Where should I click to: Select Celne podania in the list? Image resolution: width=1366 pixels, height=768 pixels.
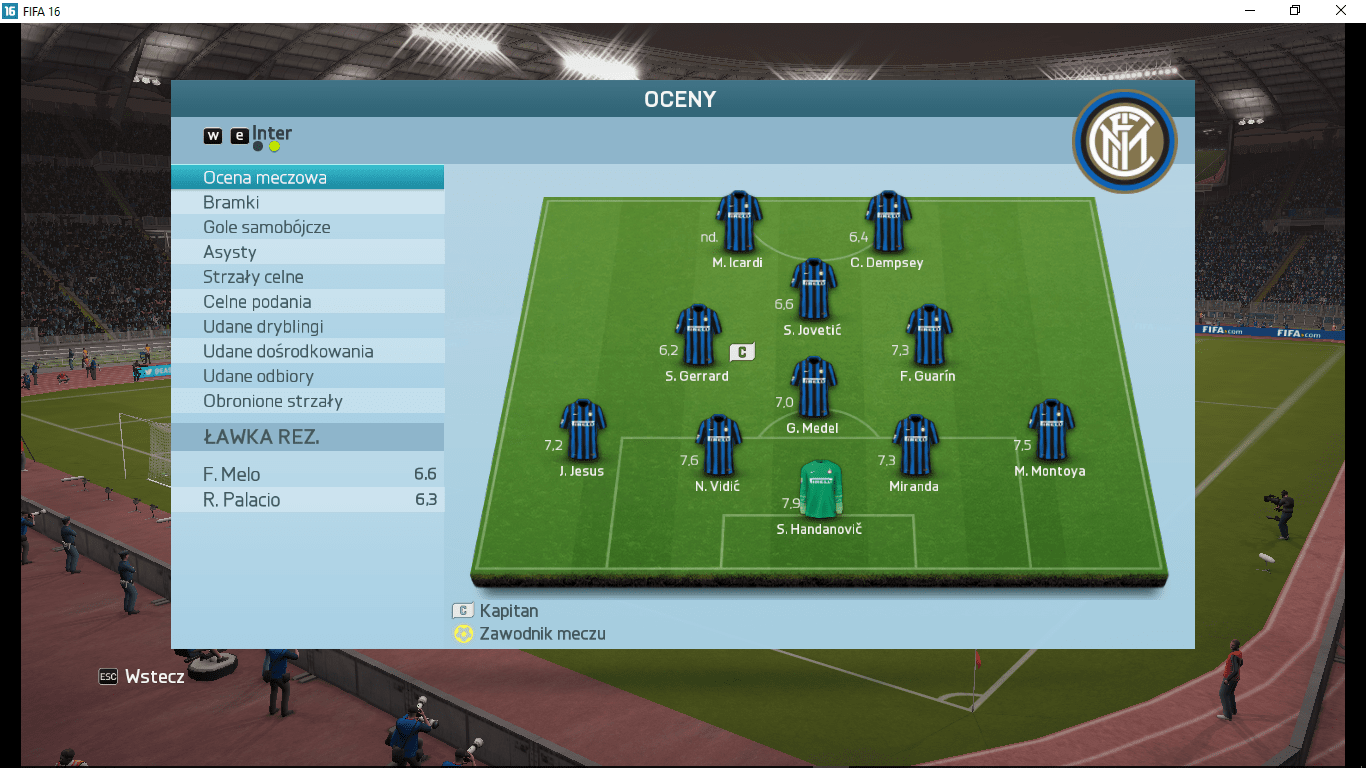pyautogui.click(x=307, y=302)
